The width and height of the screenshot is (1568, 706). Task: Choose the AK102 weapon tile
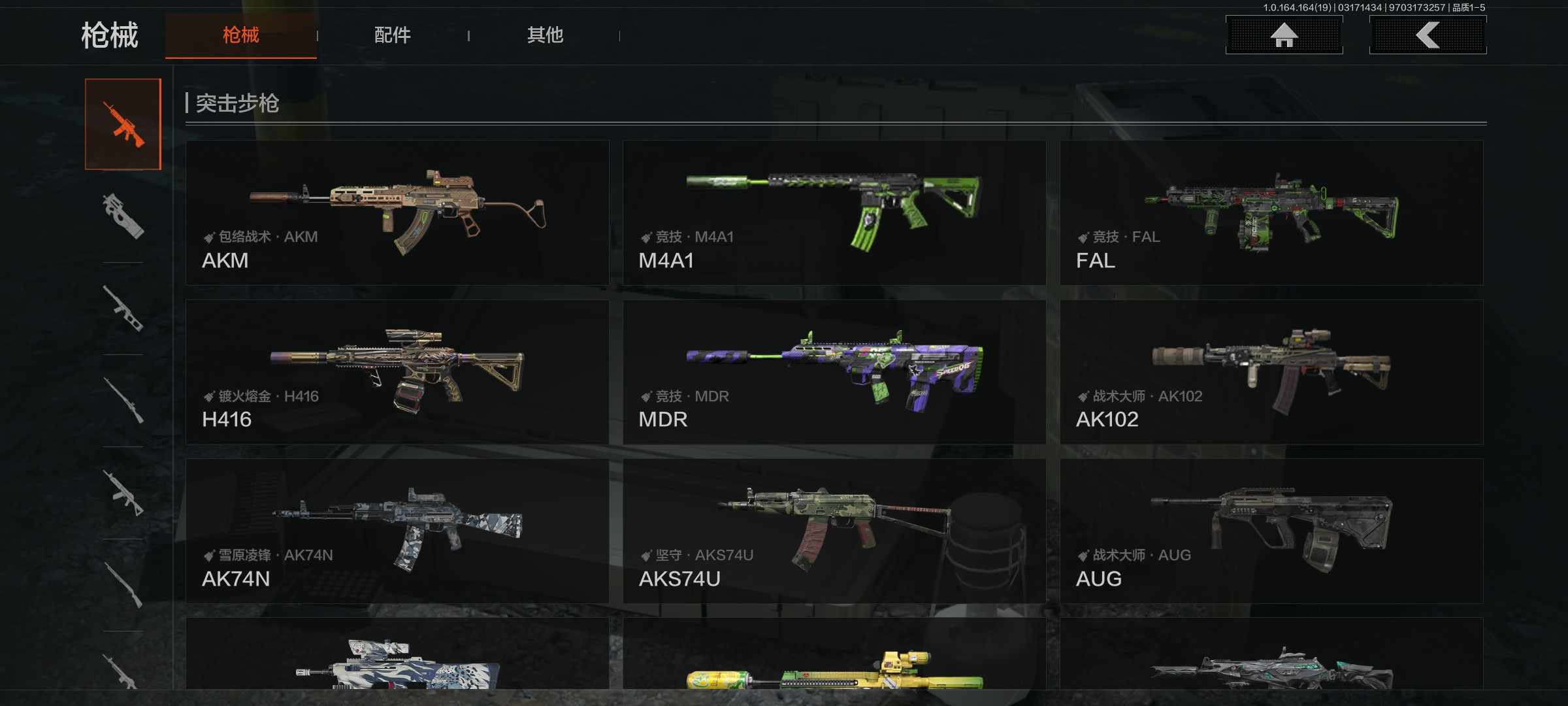point(1271,372)
